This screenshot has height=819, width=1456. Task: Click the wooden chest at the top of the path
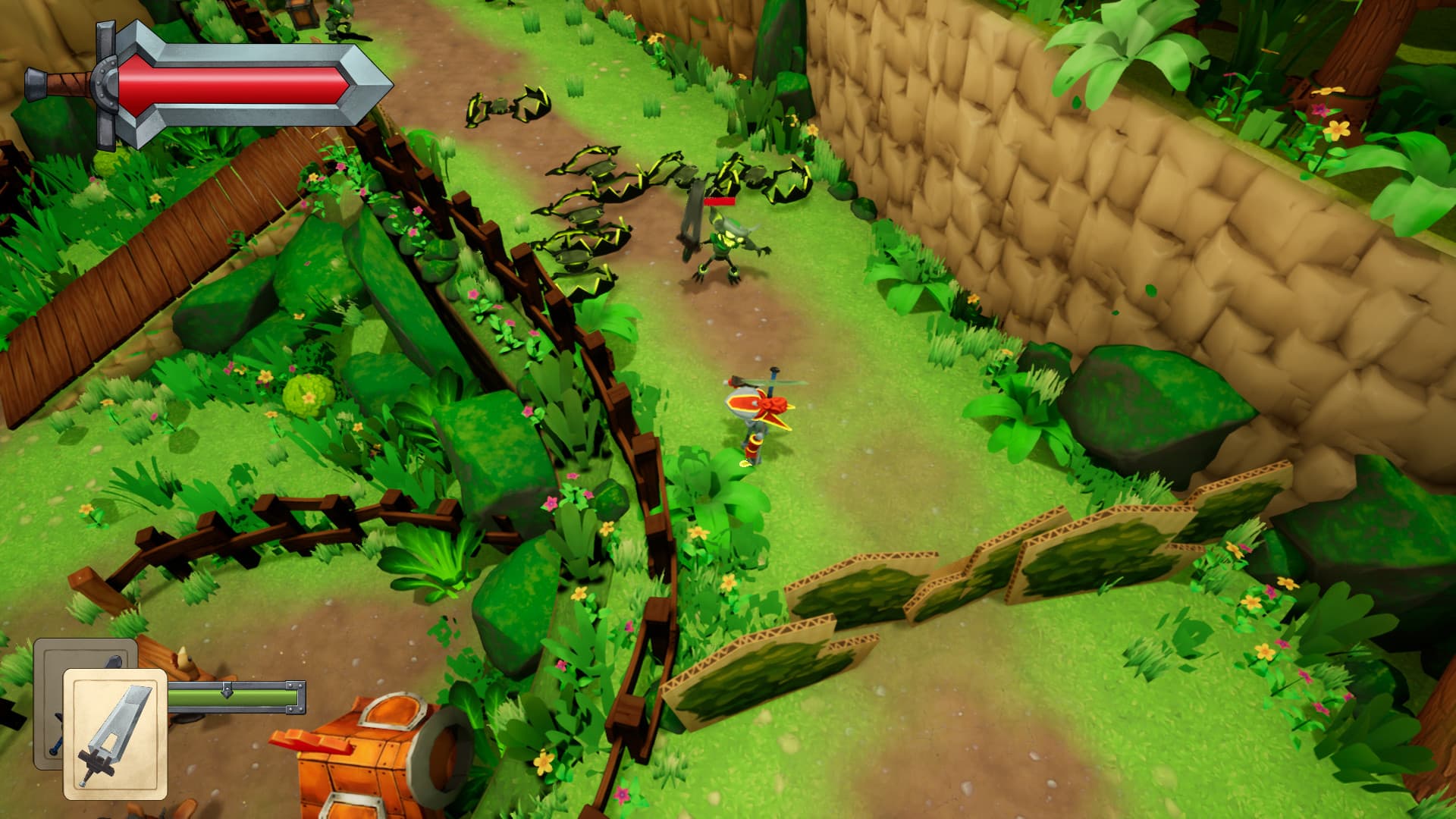click(303, 15)
